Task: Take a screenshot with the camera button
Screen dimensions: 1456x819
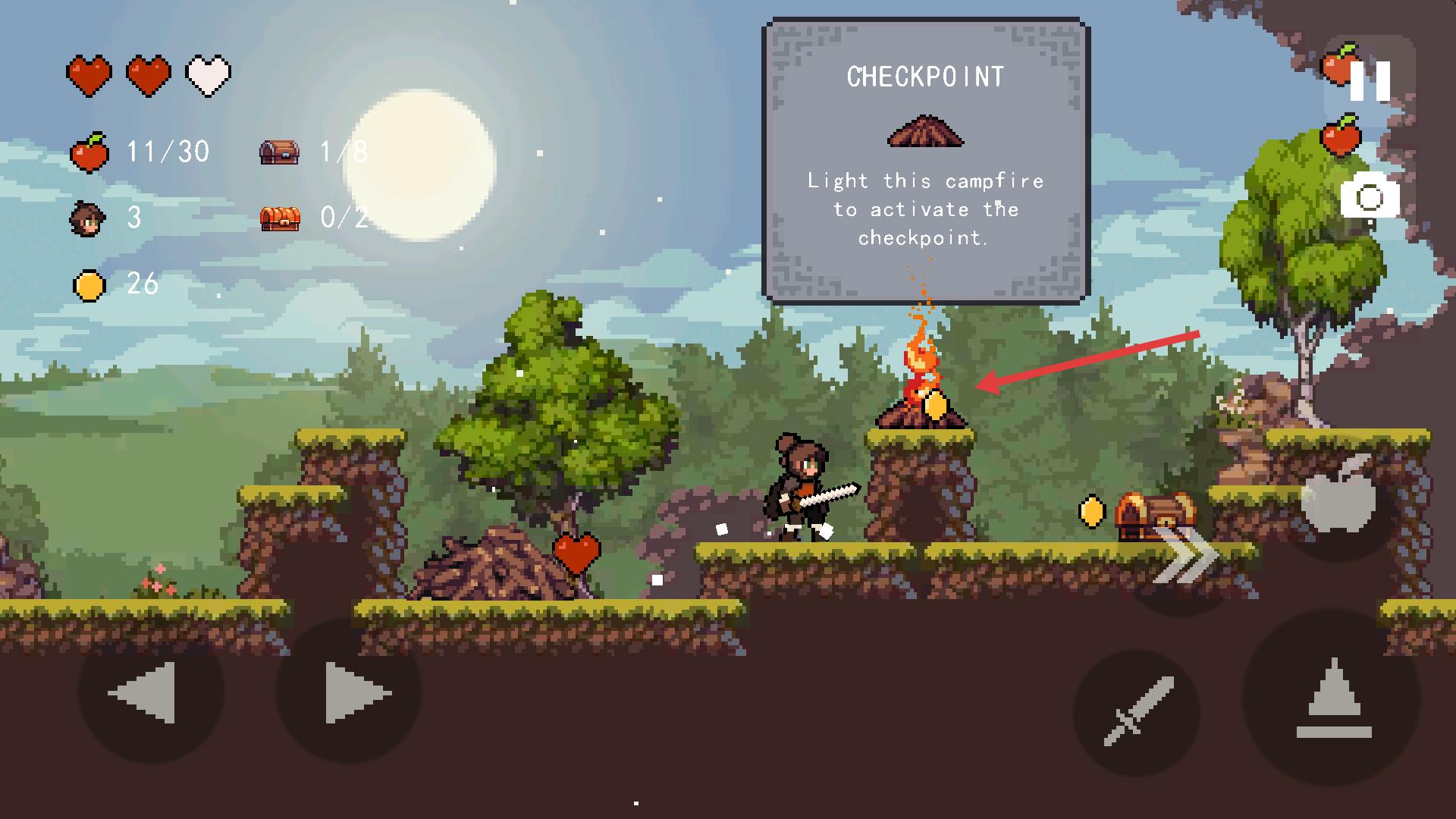Action: [x=1370, y=196]
